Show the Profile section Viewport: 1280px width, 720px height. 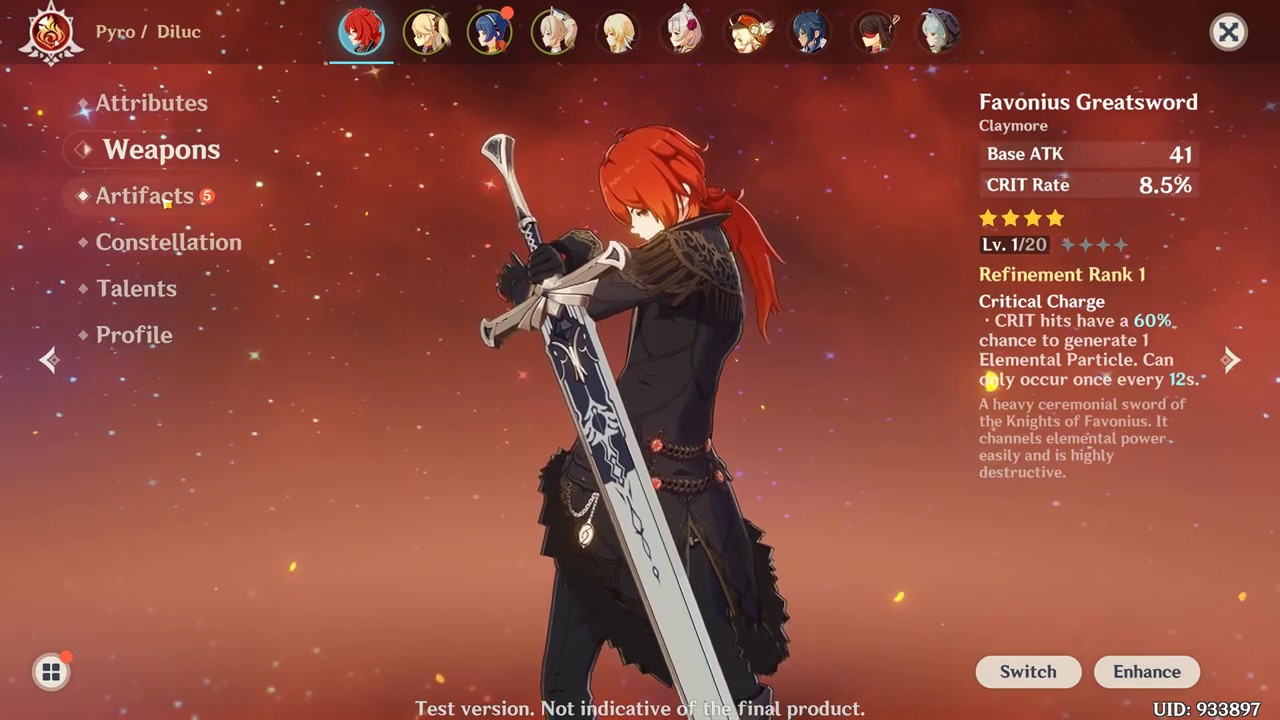(x=134, y=335)
